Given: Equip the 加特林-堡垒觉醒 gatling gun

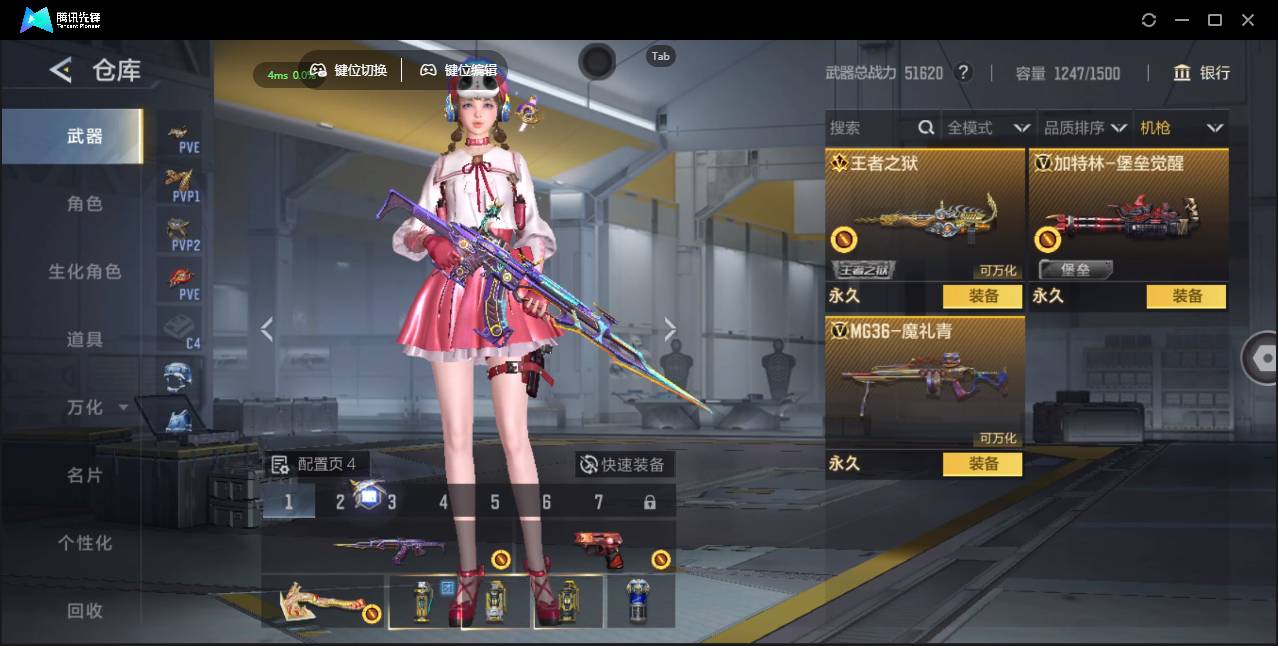Looking at the screenshot, I should click(x=1186, y=296).
